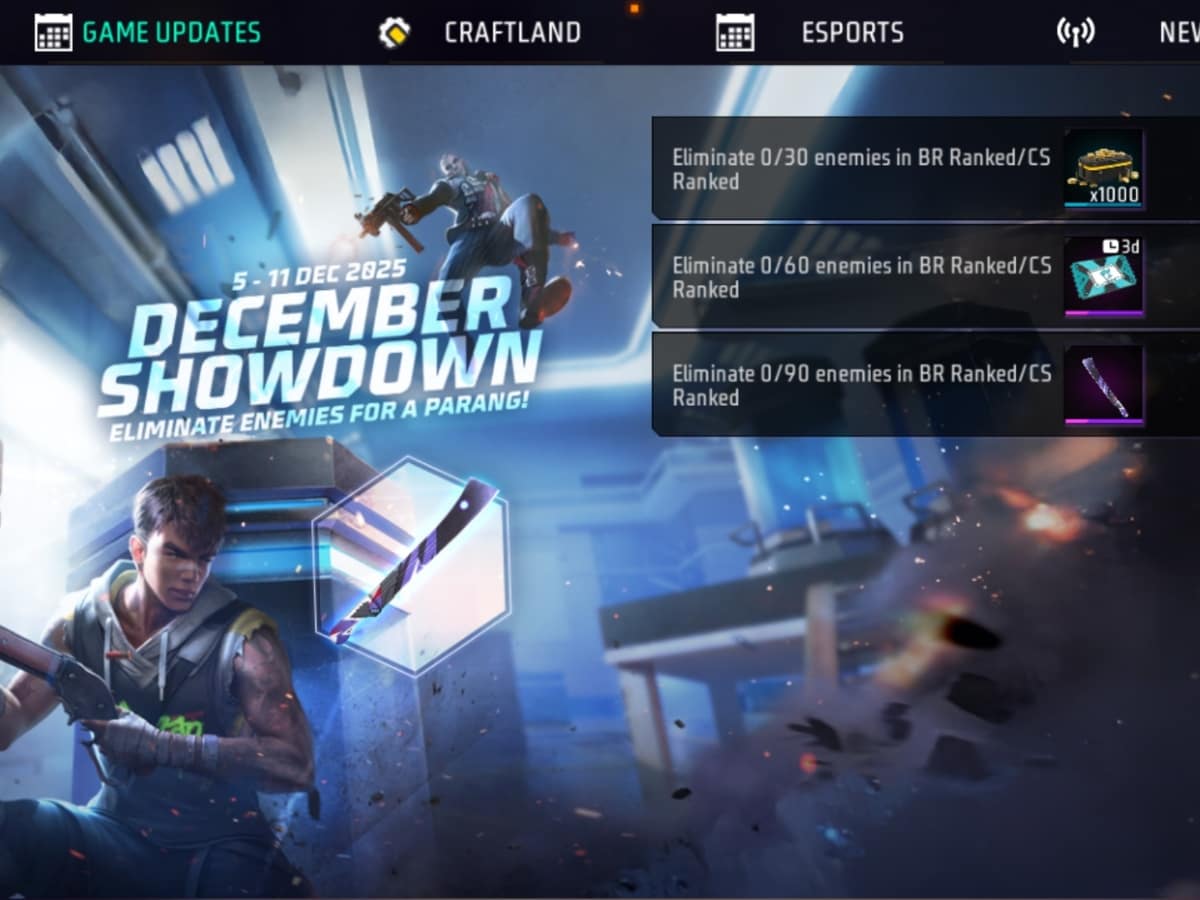
Task: Open the Craftland tab
Action: pos(511,32)
